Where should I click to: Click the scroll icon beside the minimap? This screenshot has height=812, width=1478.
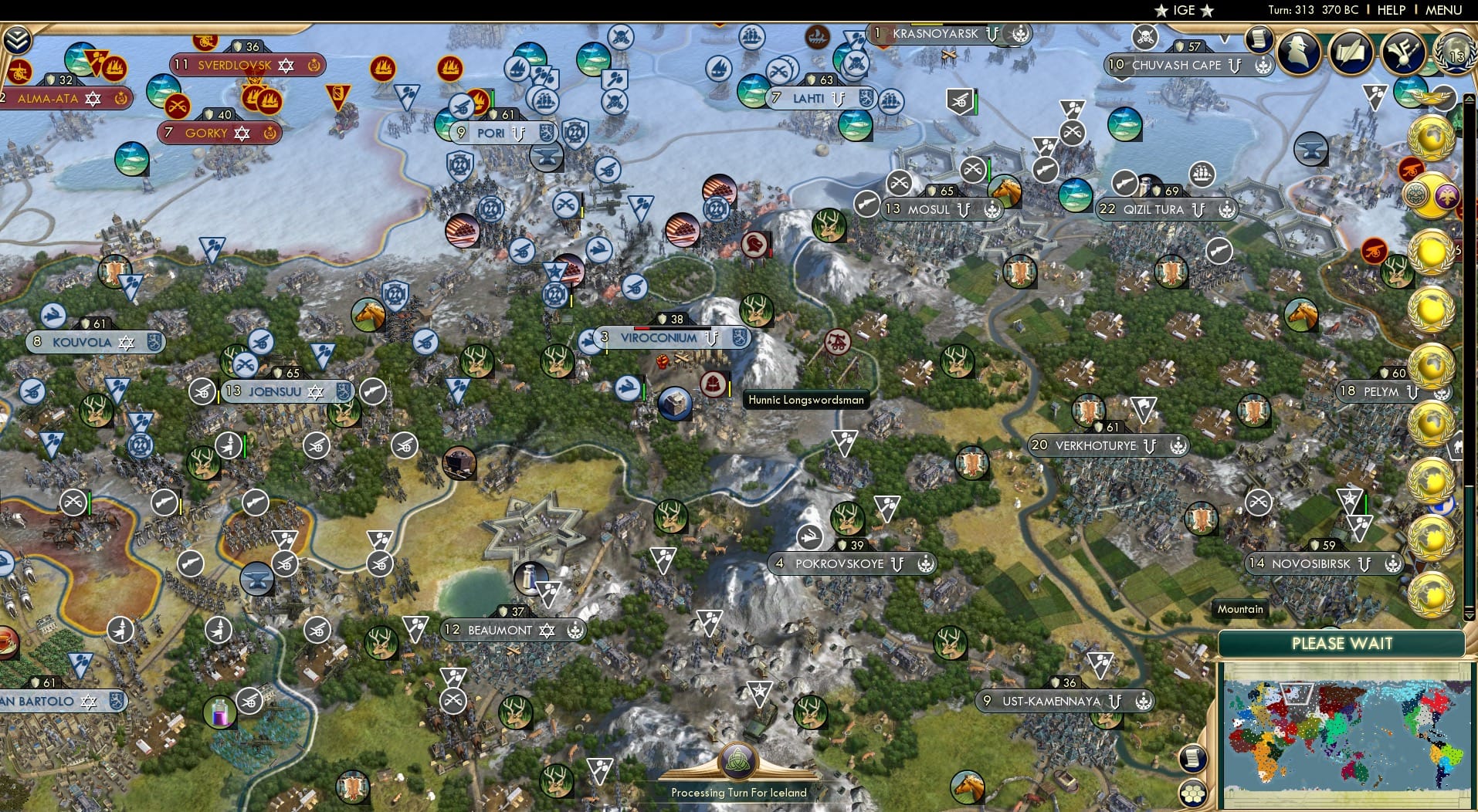[1192, 758]
